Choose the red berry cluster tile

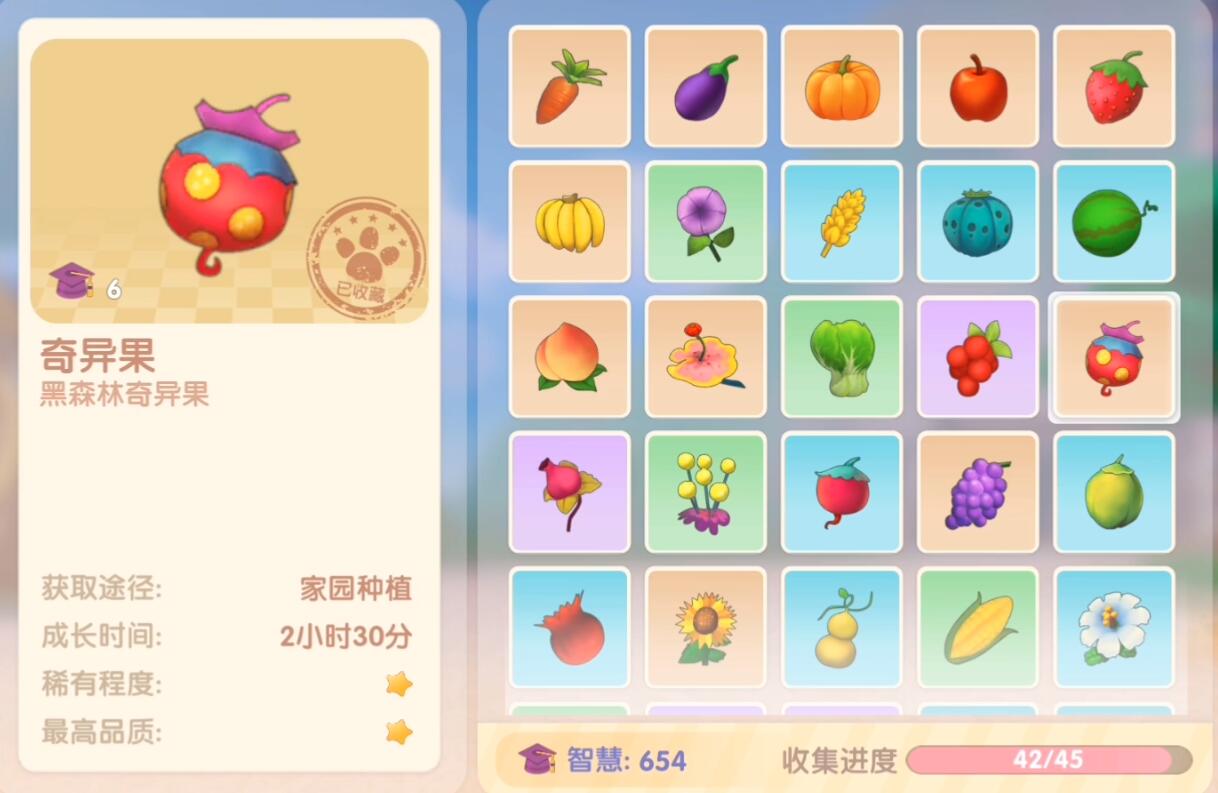tap(977, 357)
